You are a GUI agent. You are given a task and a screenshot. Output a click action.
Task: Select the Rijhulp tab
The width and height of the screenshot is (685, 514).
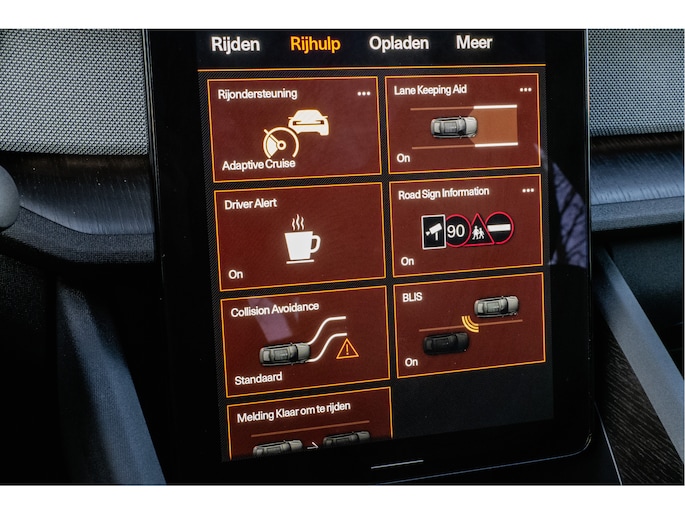[x=315, y=44]
